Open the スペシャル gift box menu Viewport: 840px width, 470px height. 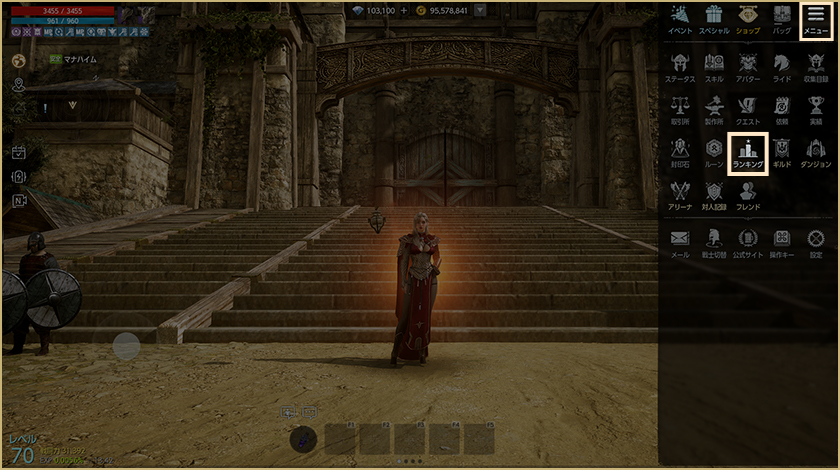pos(714,19)
